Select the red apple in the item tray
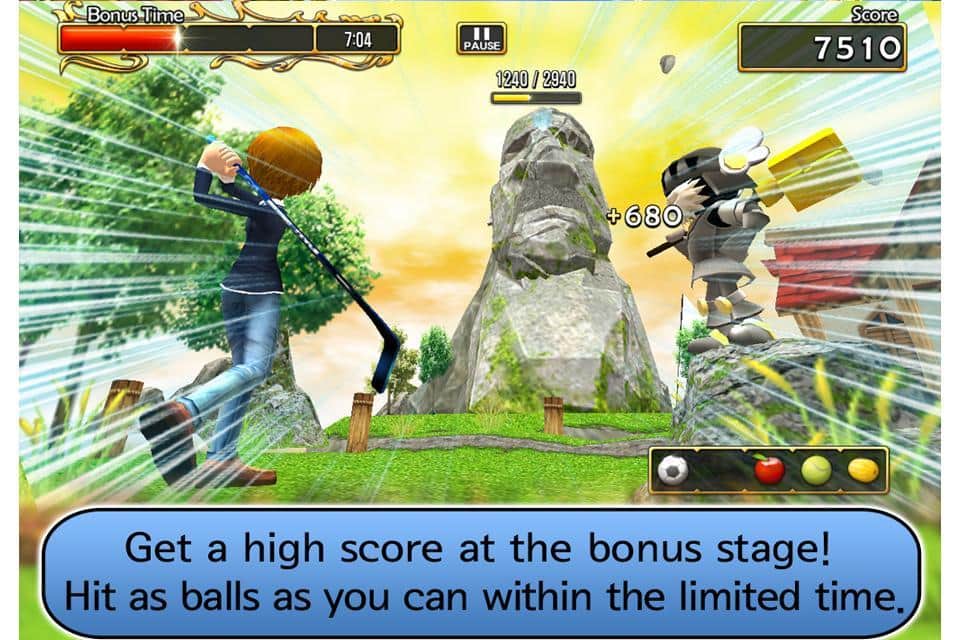This screenshot has width=960, height=640. (769, 469)
